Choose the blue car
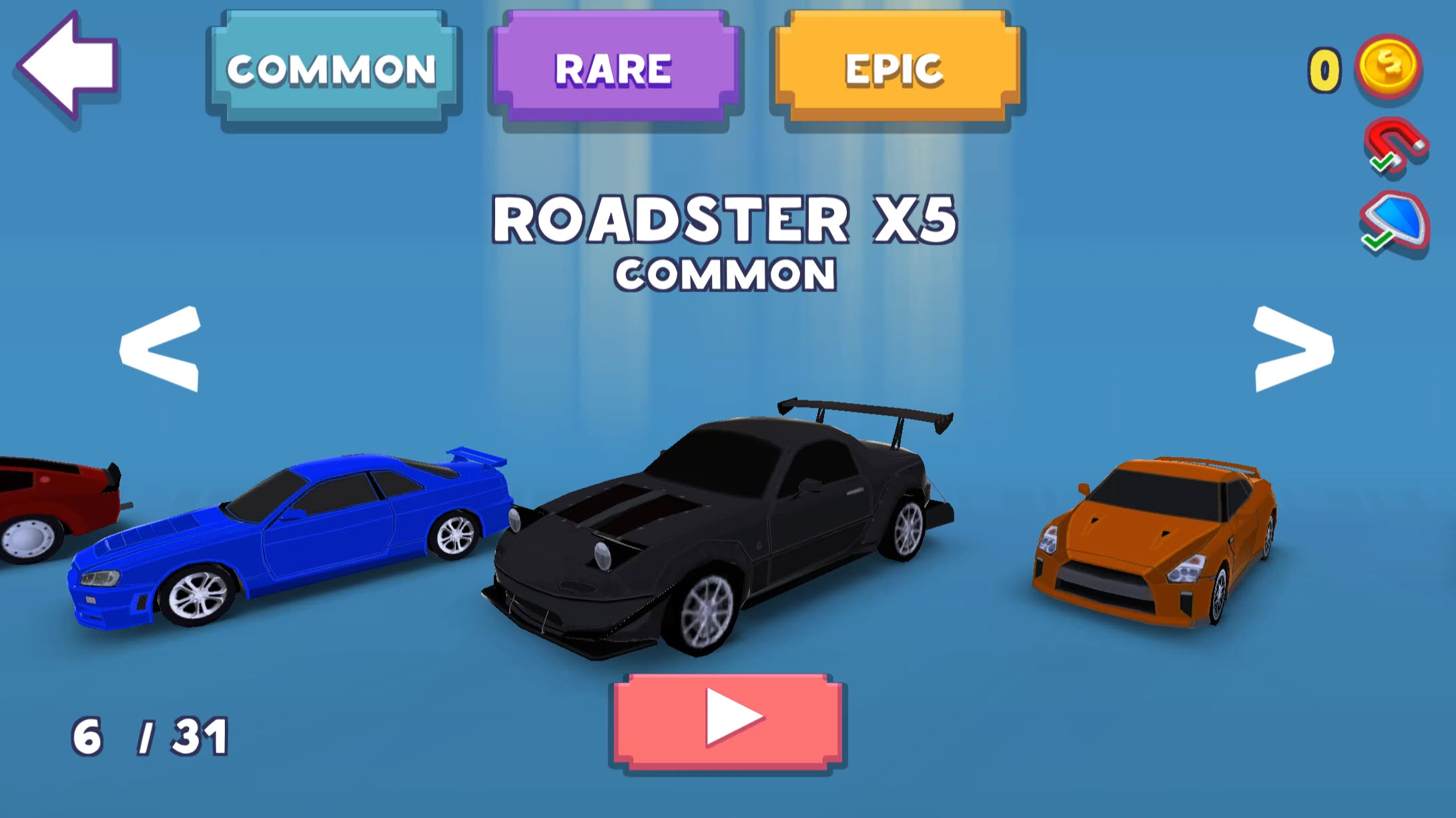 [x=294, y=534]
